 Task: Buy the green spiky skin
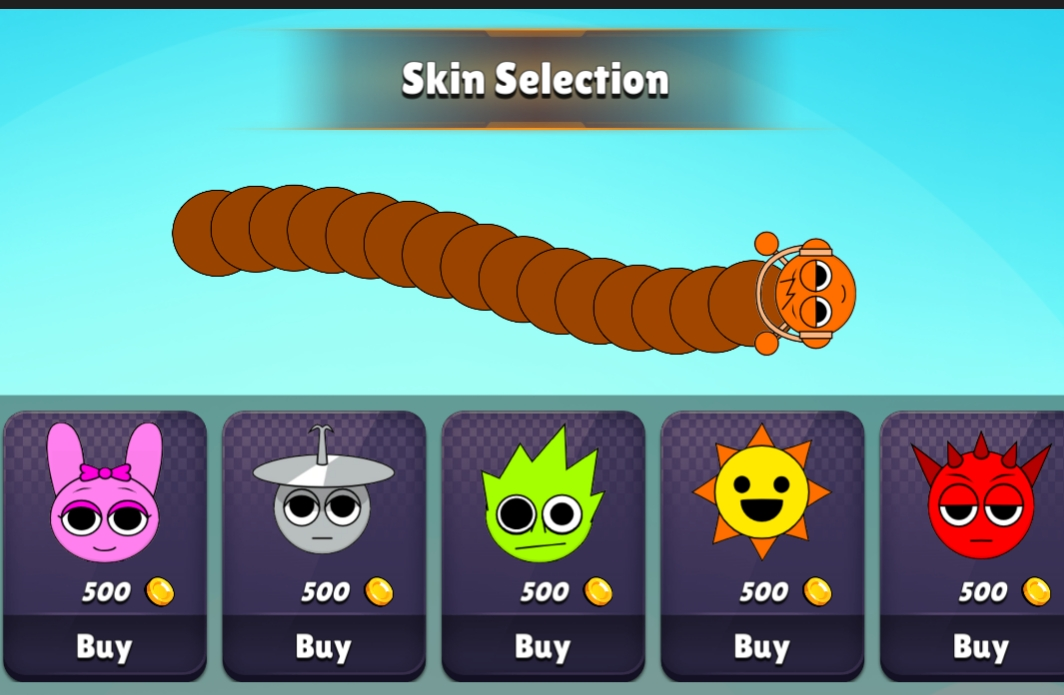(542, 647)
